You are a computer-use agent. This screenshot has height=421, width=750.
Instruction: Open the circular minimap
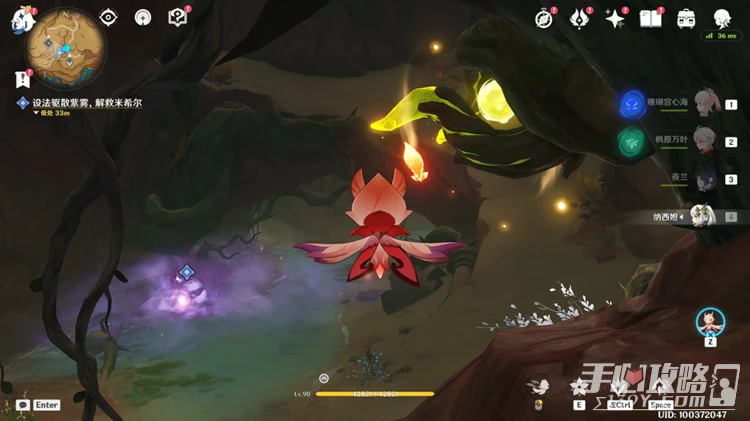67,46
